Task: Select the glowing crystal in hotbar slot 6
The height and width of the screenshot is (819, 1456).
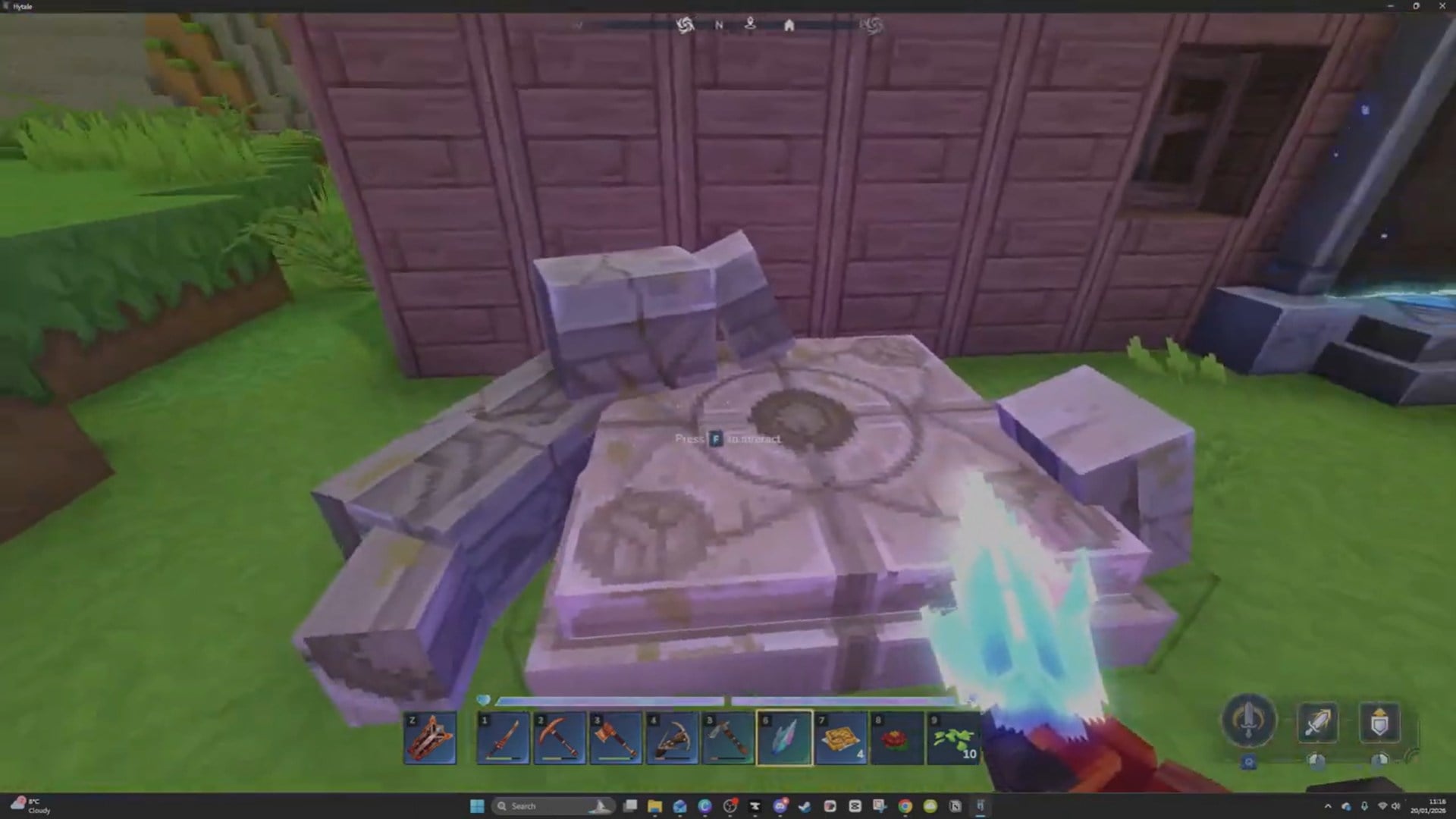Action: coord(785,736)
